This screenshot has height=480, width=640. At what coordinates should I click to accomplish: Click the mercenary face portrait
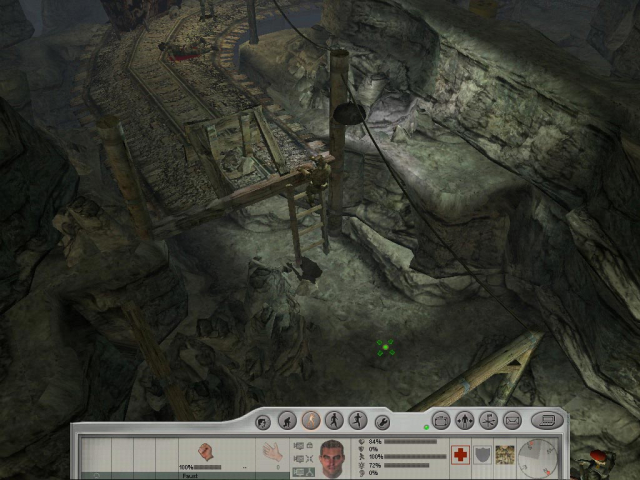click(x=333, y=457)
